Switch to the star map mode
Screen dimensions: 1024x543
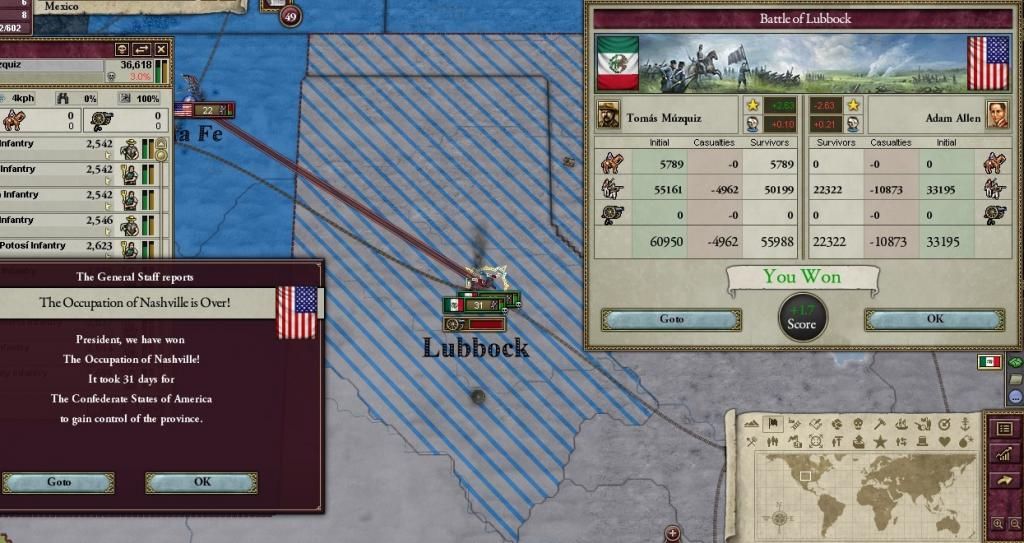click(880, 442)
